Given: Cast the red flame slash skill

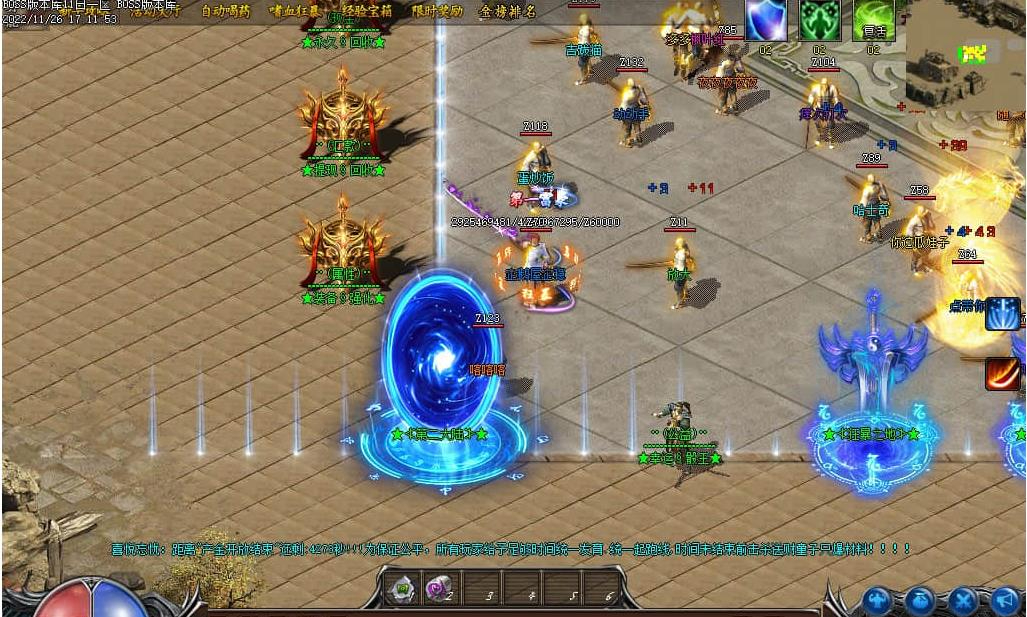Looking at the screenshot, I should click(1002, 374).
